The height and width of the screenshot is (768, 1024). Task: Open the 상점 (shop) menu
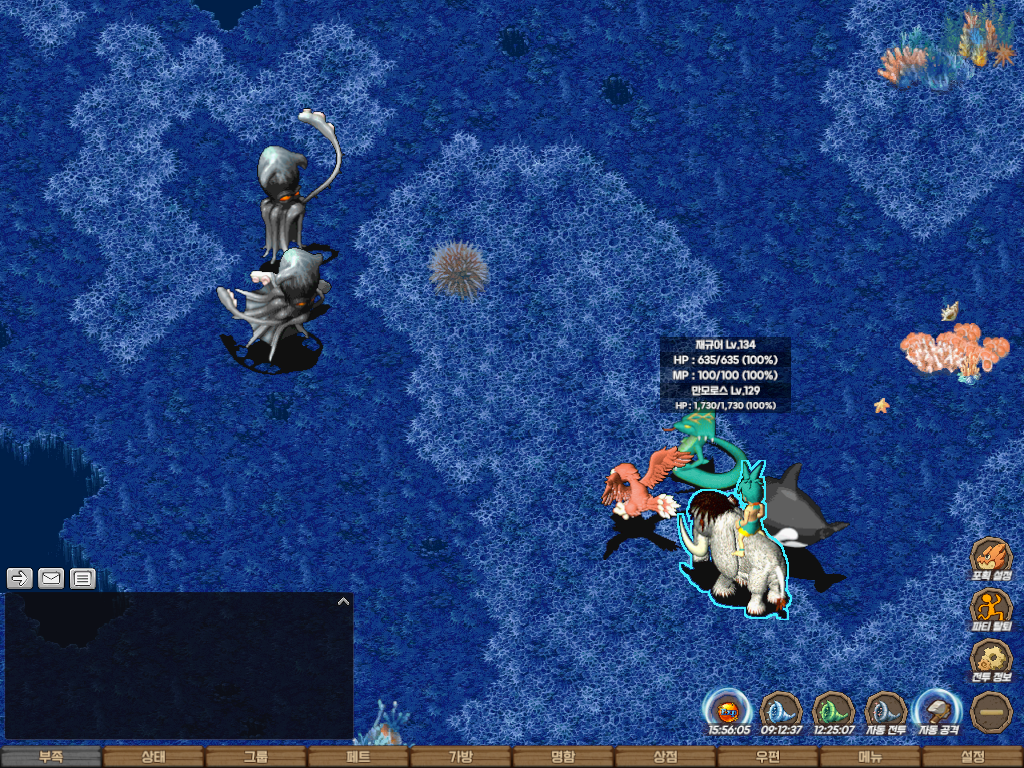click(x=665, y=757)
